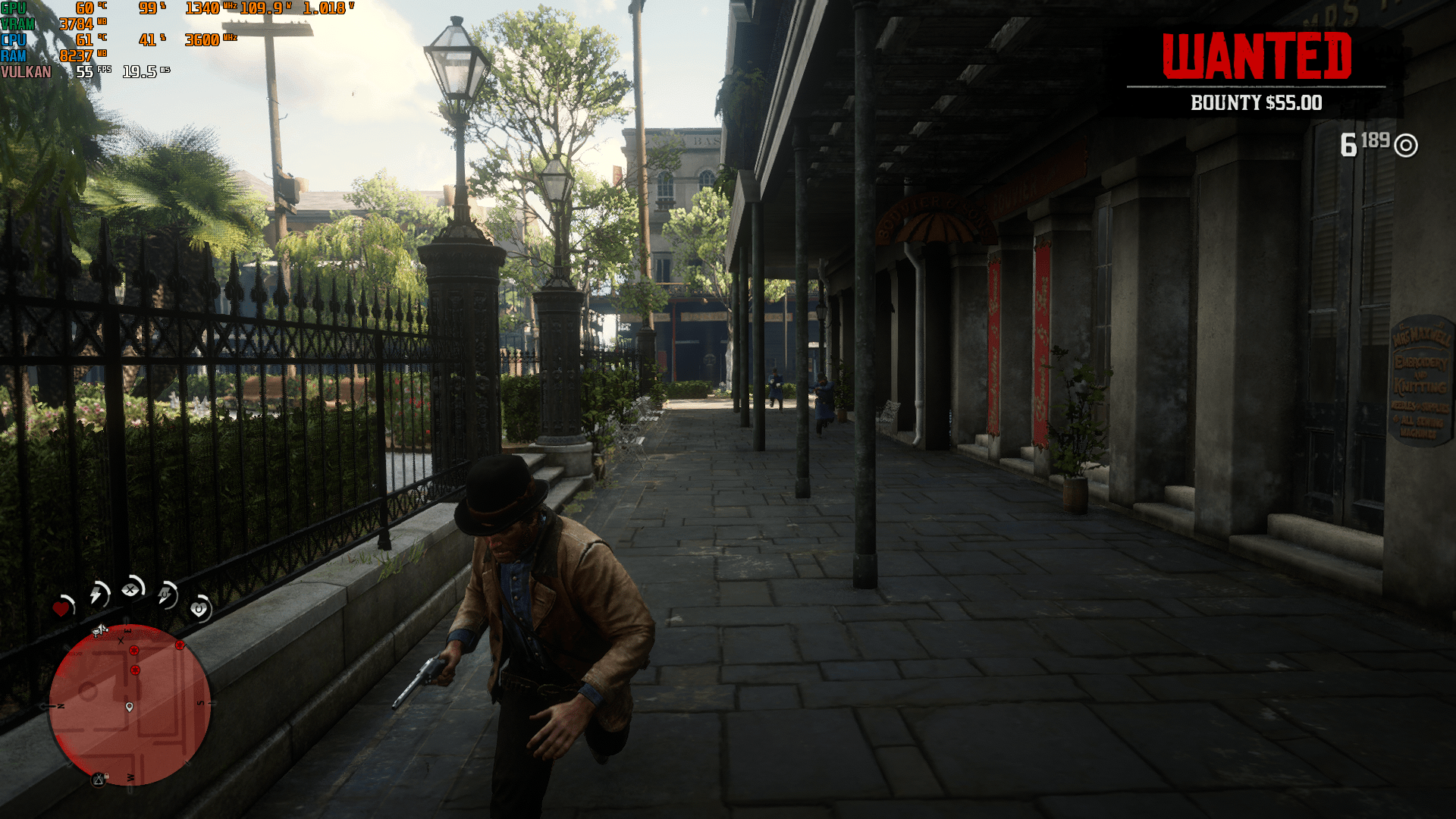
Task: Select the health core heart icon
Action: (x=61, y=610)
